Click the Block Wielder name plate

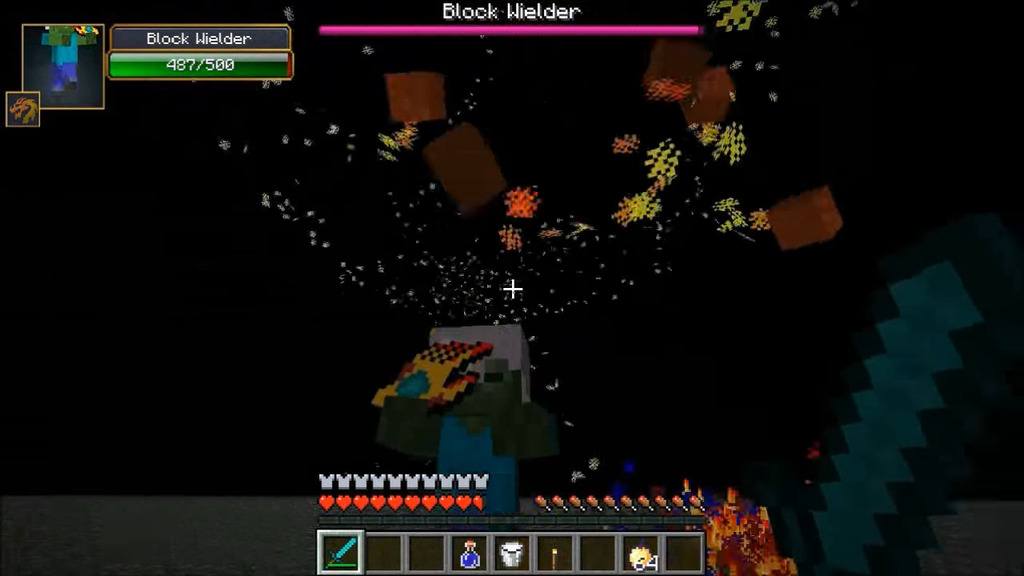click(199, 39)
